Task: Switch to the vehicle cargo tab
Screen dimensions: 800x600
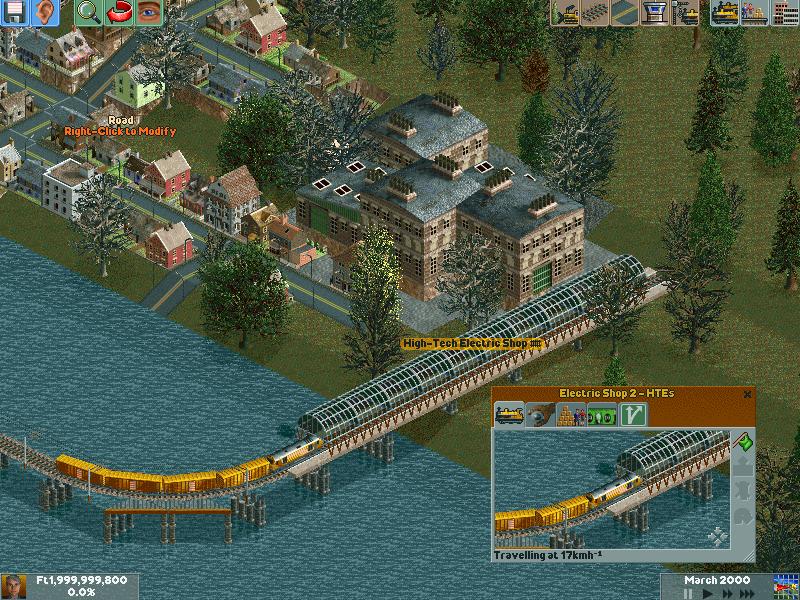Action: (x=571, y=415)
